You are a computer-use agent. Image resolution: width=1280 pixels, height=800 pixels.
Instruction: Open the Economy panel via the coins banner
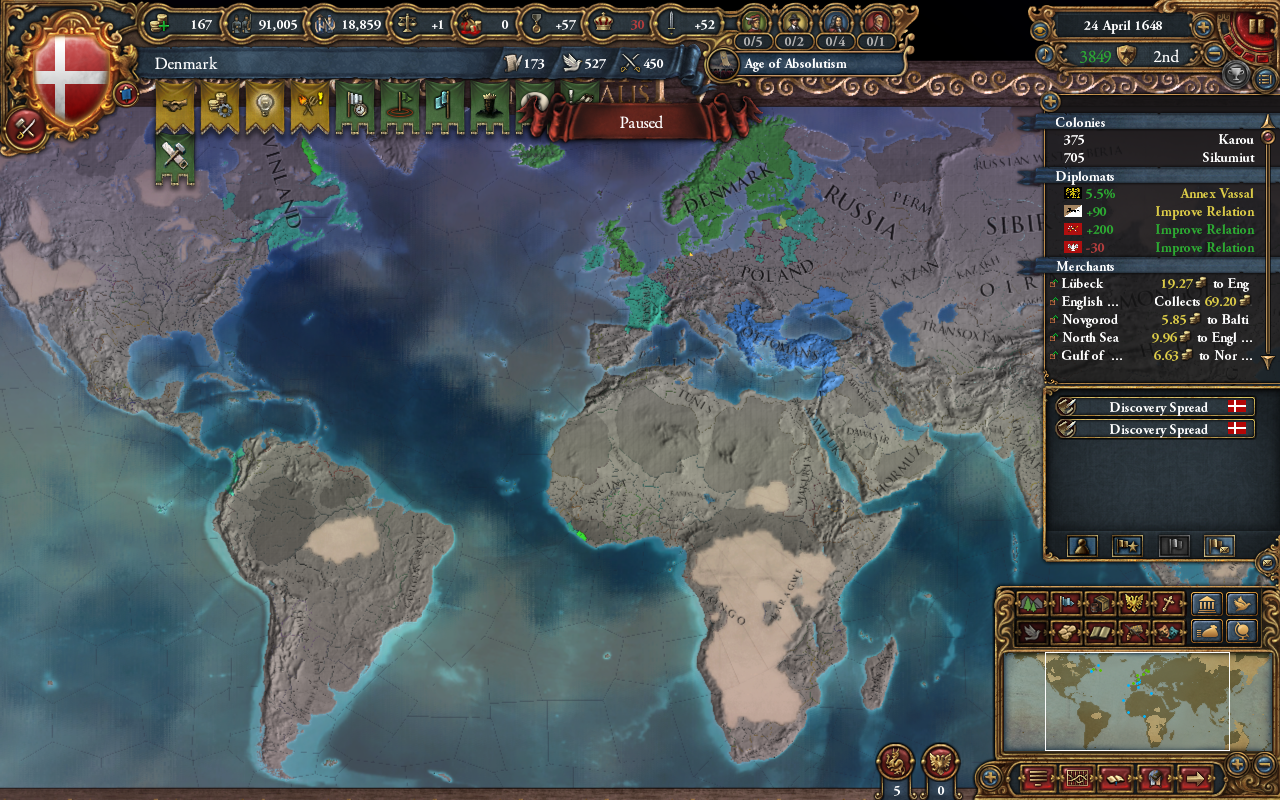220,105
